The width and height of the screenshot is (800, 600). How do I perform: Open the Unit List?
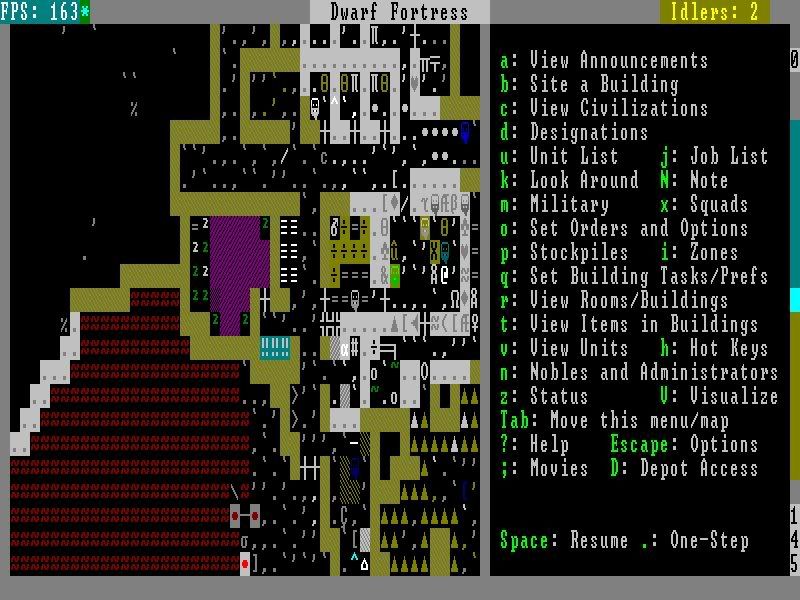point(573,156)
